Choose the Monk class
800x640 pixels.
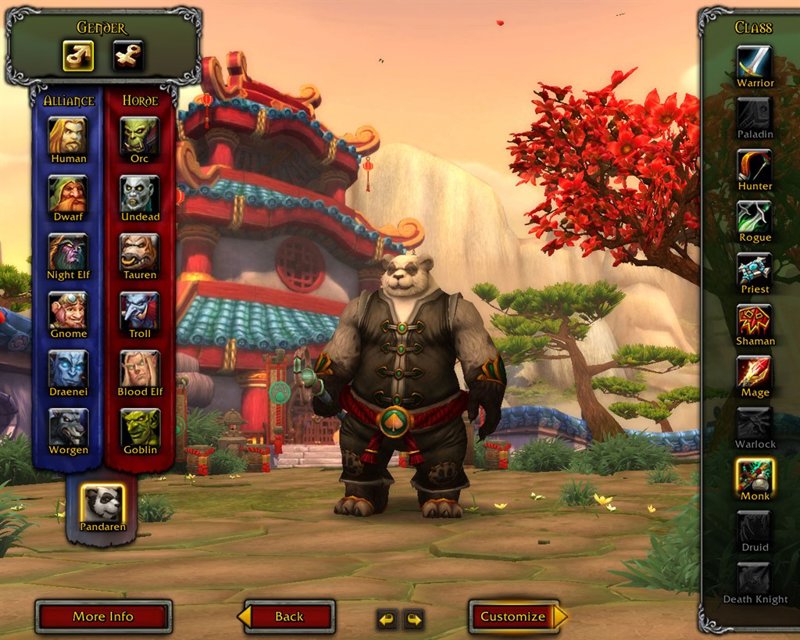755,475
